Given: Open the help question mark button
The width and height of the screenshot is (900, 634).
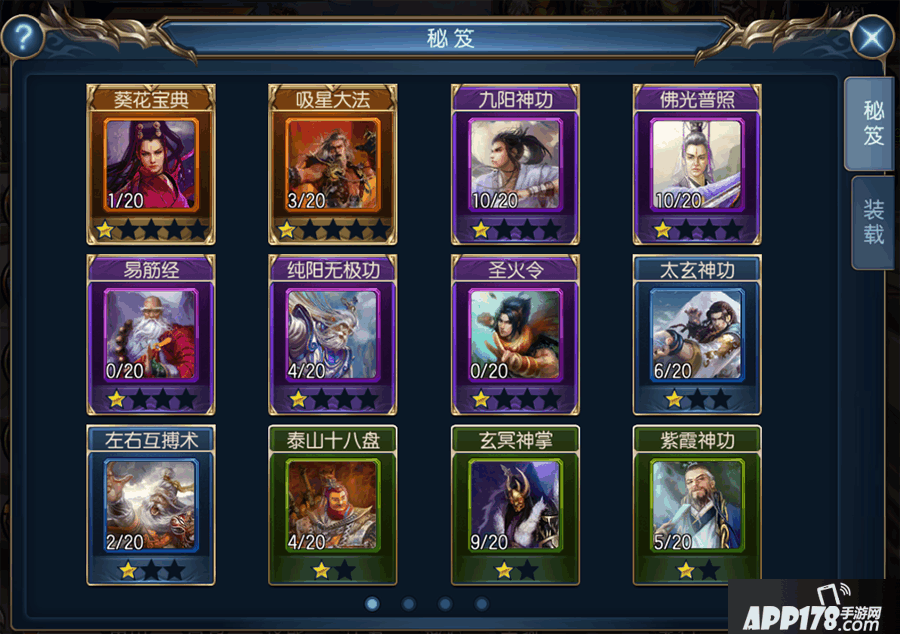Looking at the screenshot, I should [24, 39].
